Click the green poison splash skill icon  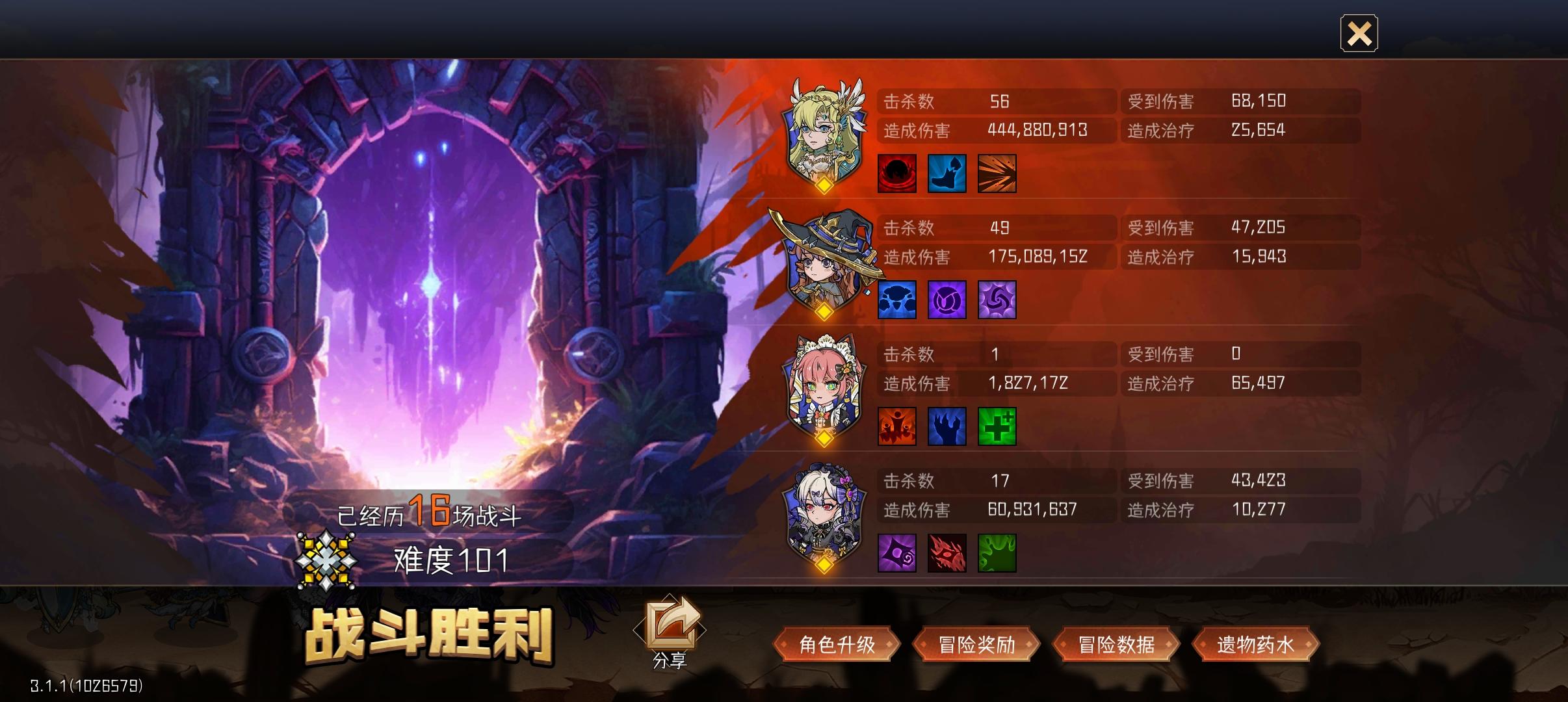(x=999, y=552)
